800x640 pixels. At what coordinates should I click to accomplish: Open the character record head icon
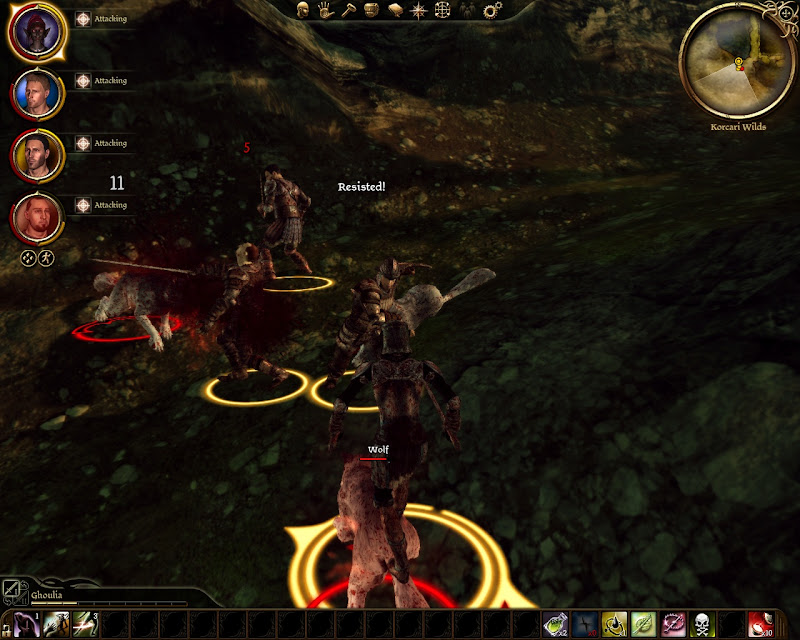pyautogui.click(x=302, y=10)
